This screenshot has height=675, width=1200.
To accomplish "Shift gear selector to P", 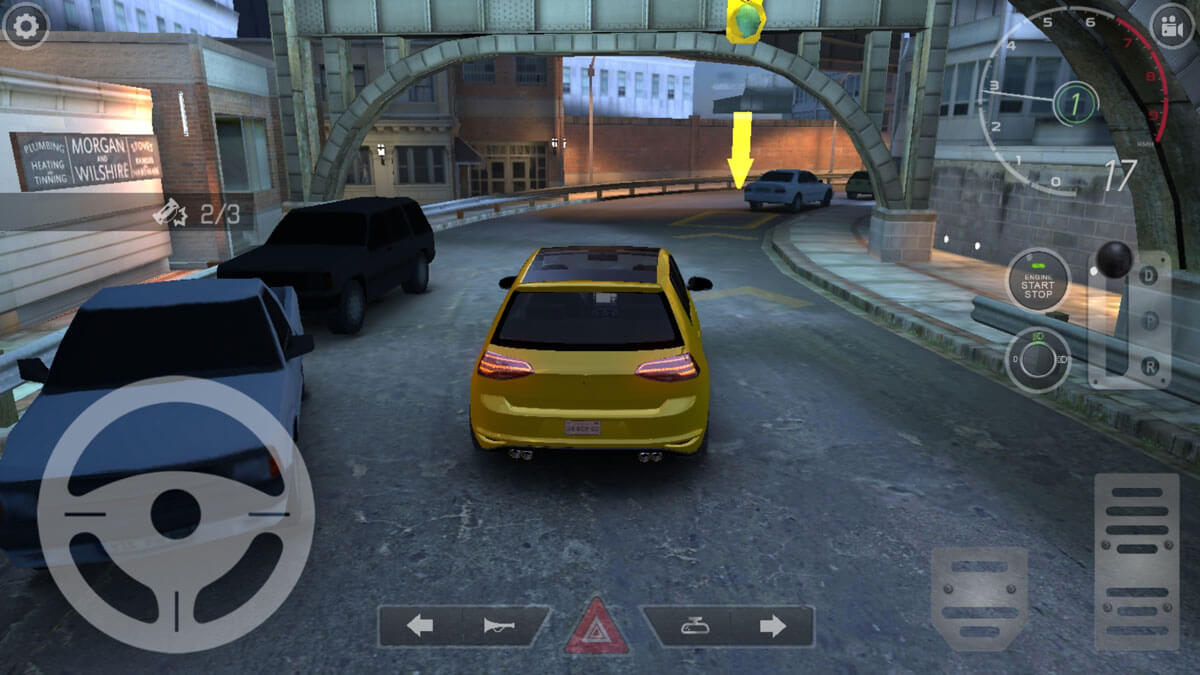I will click(1151, 321).
